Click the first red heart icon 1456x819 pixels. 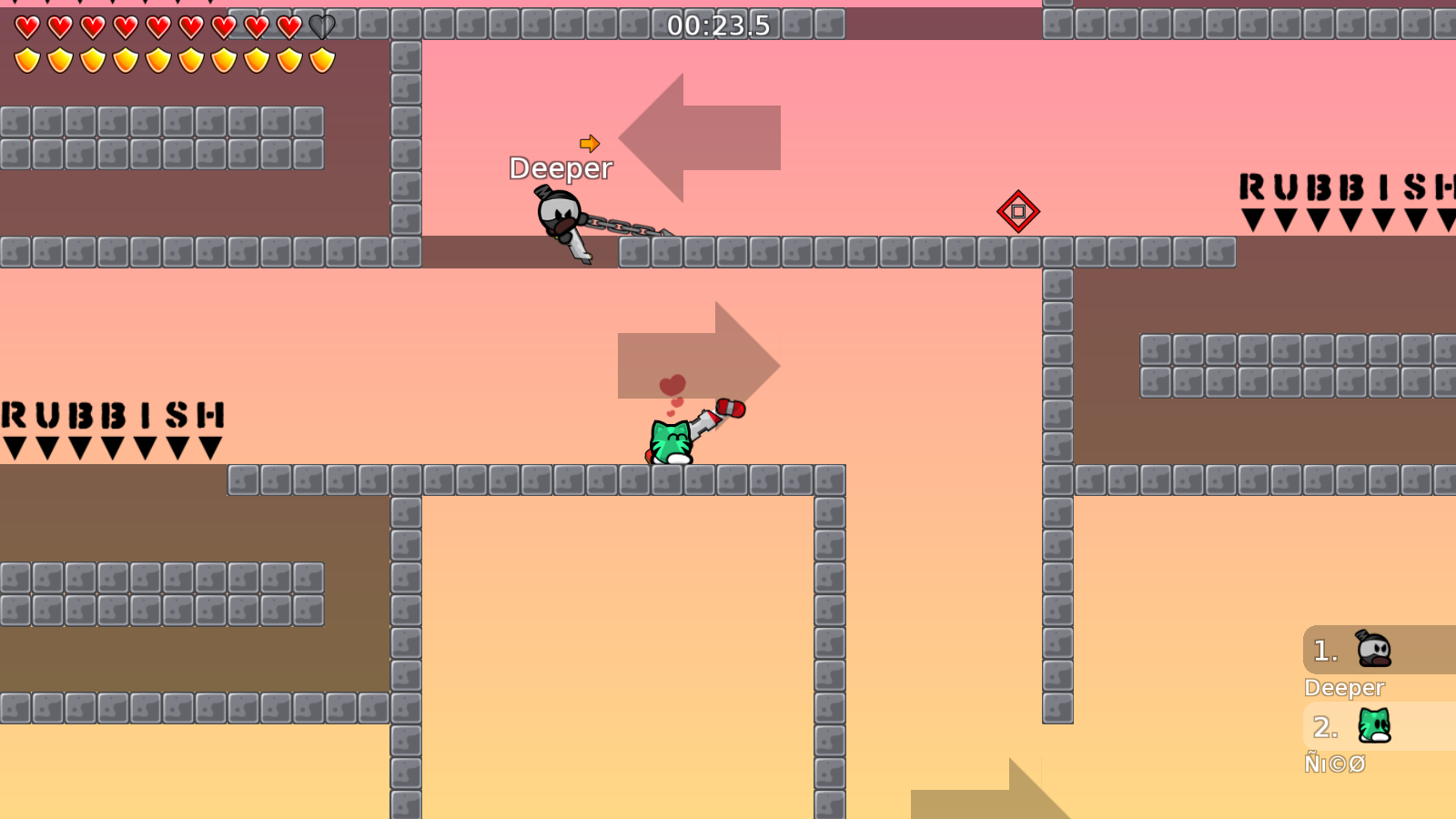click(26, 26)
